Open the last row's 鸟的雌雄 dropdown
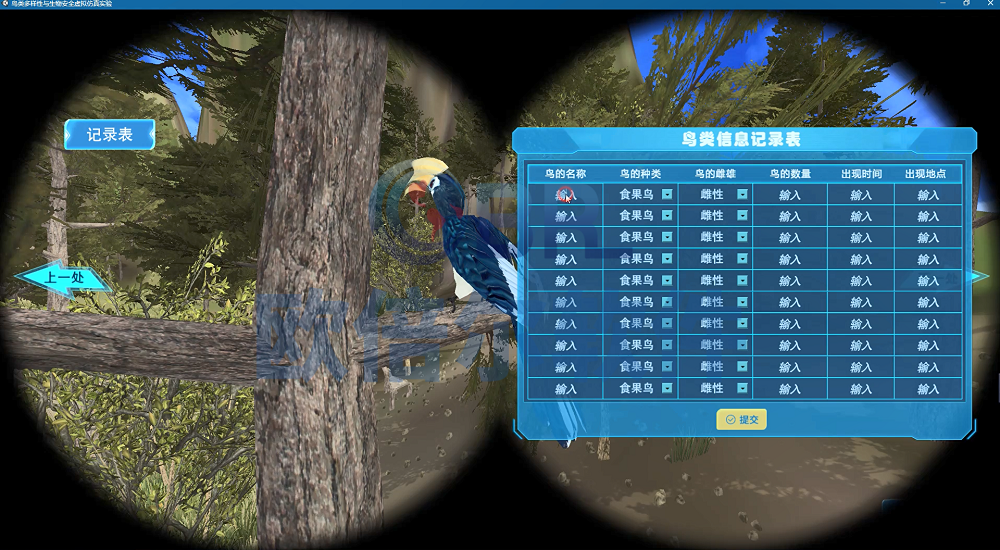The image size is (1000, 550). pyautogui.click(x=742, y=388)
